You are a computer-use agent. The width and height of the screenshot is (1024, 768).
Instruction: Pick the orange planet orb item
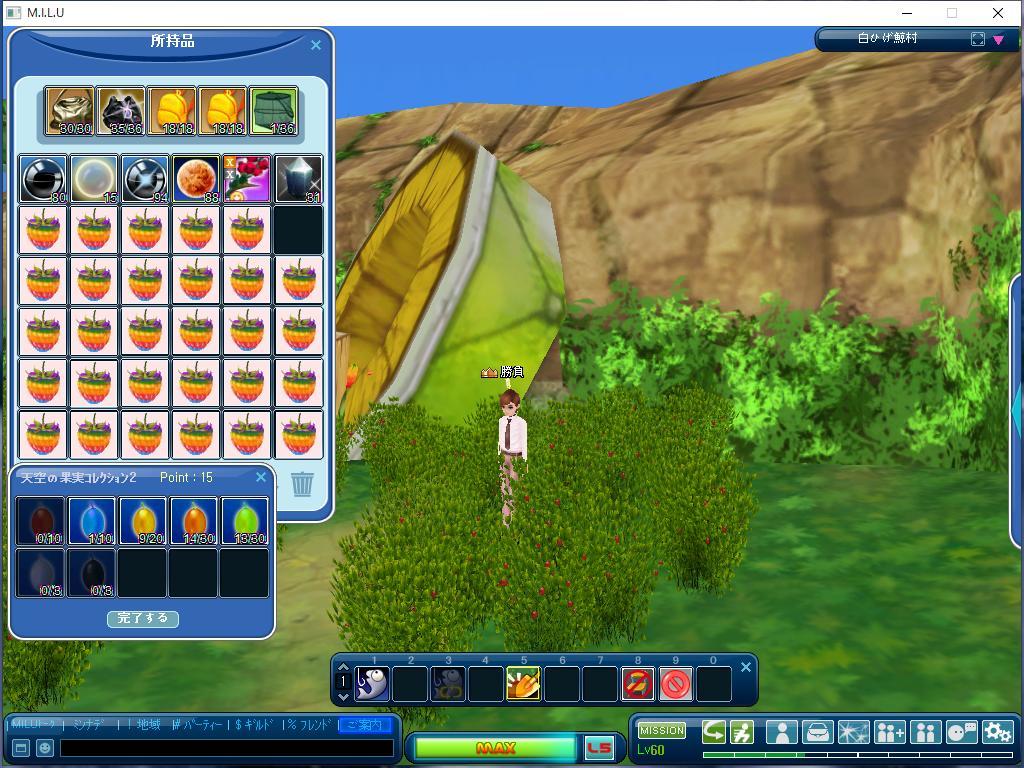pyautogui.click(x=196, y=179)
